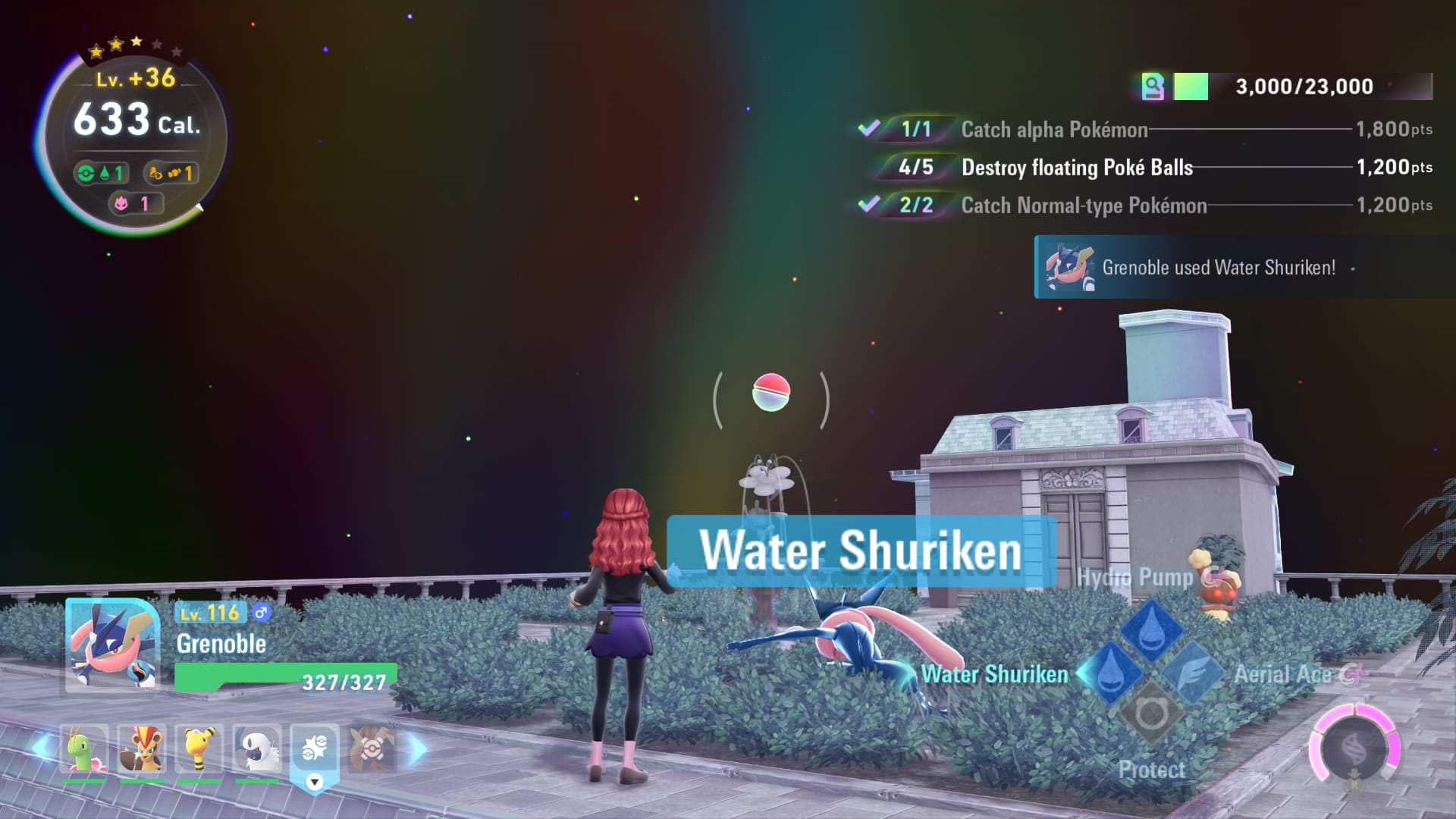This screenshot has width=1456, height=819.
Task: Select the highlighted Poké Ball swap slot
Action: (x=315, y=749)
